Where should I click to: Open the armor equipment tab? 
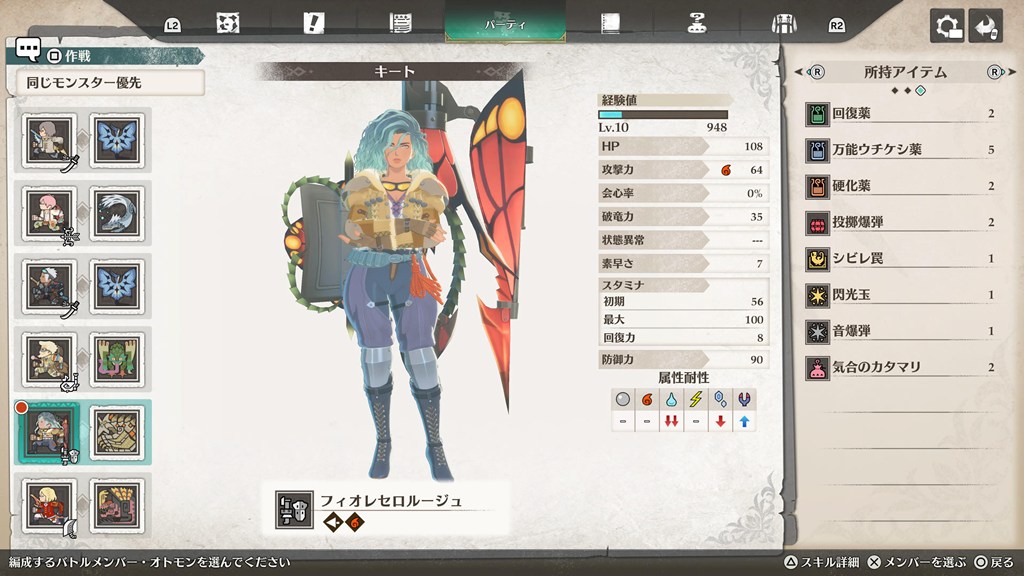[783, 23]
